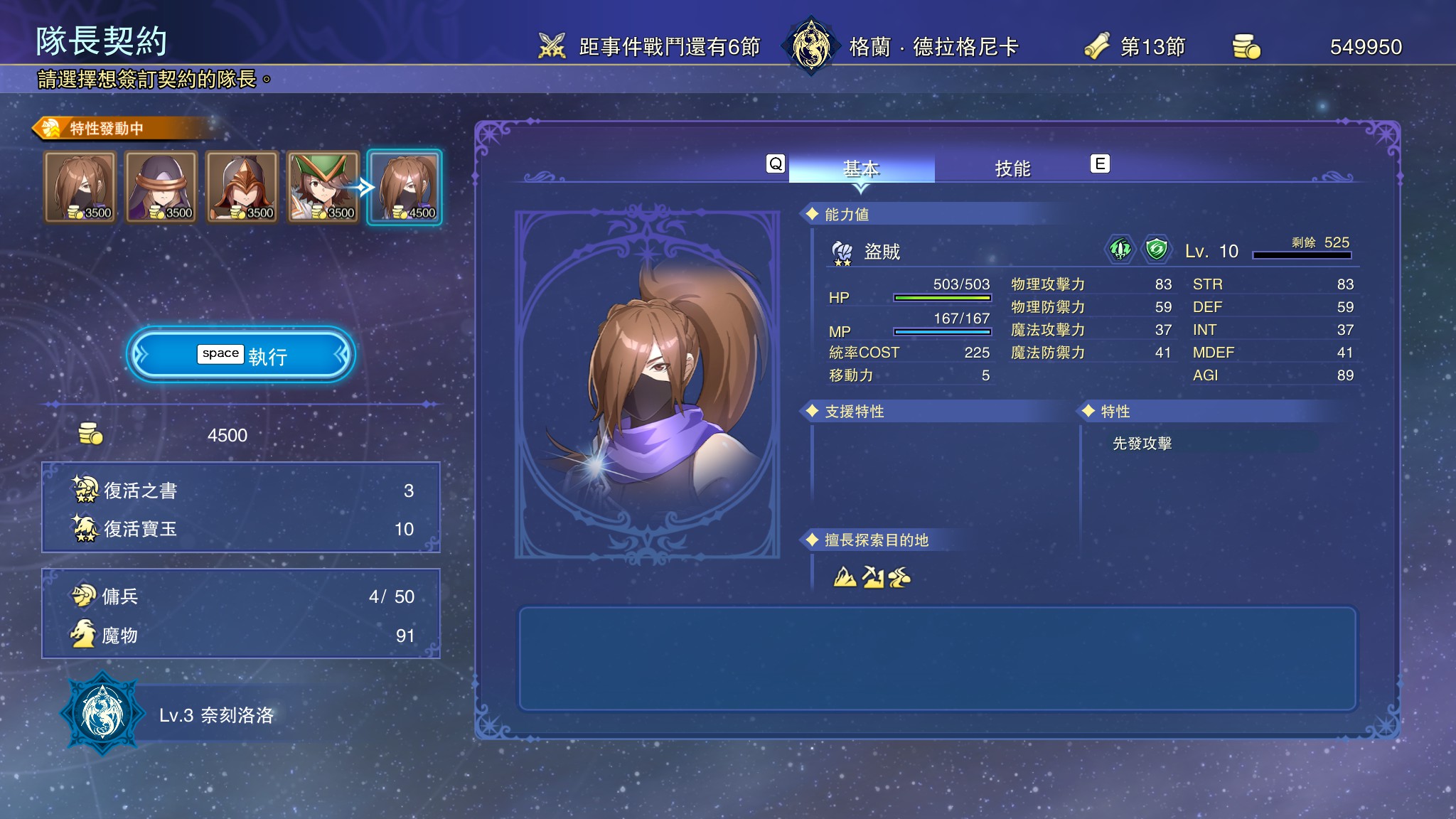Inspect the green shield icon beside the level

(1156, 250)
